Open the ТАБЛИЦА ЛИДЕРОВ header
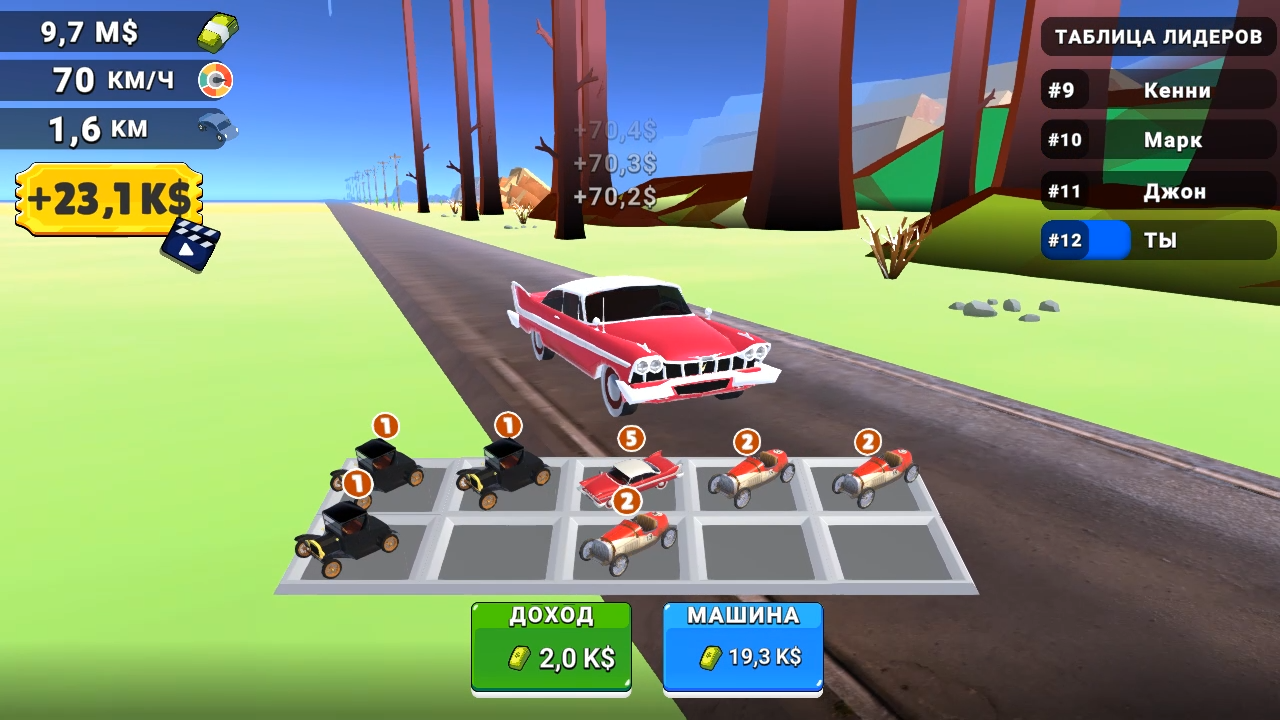1280x720 pixels. [1156, 36]
